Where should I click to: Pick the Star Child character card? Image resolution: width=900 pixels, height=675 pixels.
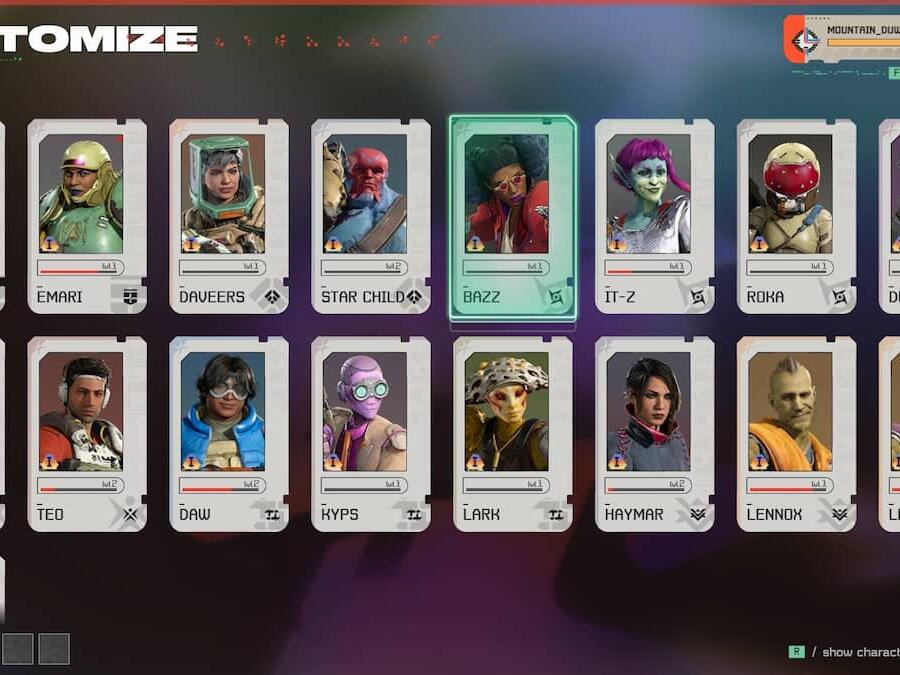coord(371,215)
